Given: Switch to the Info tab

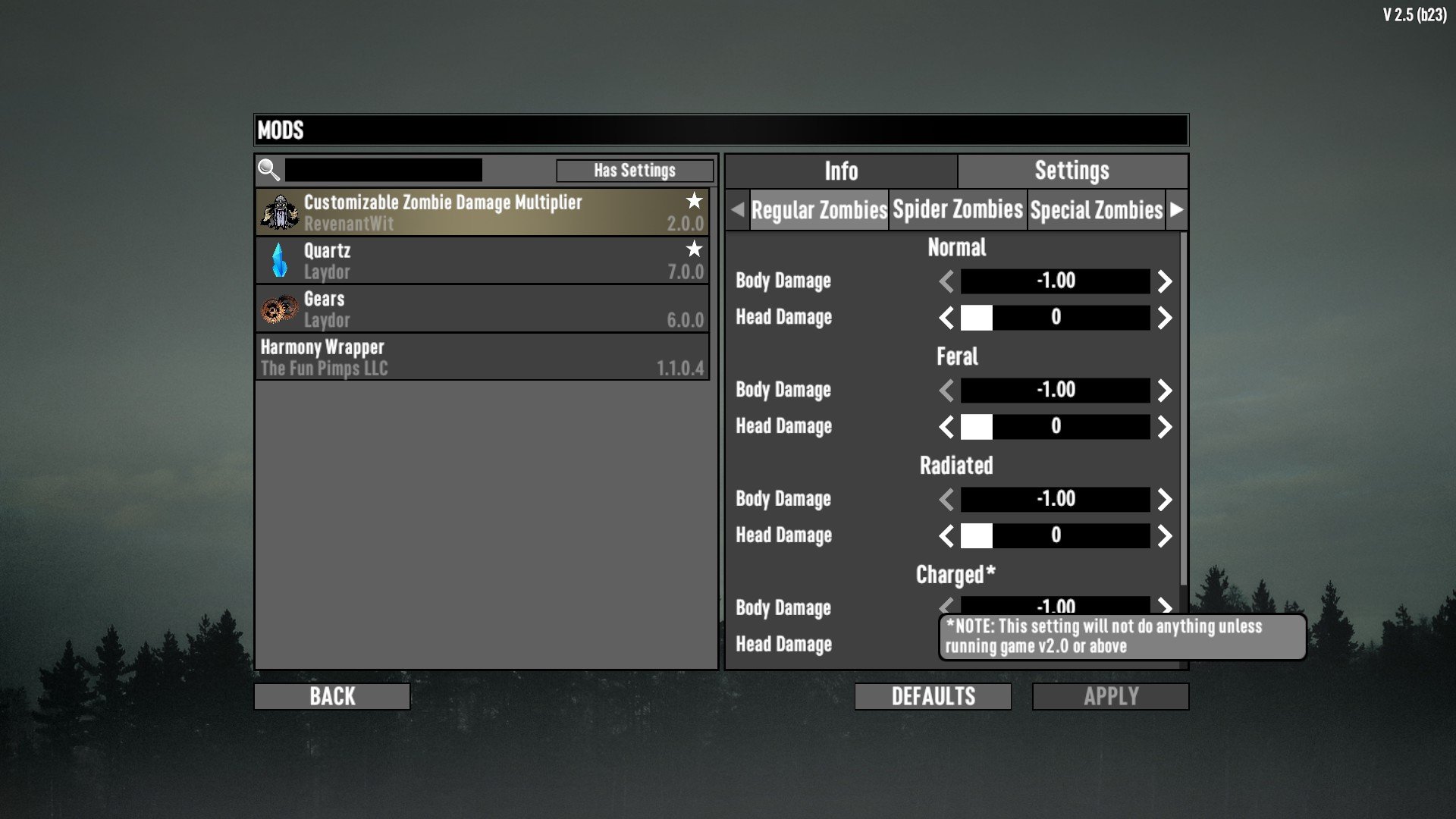Looking at the screenshot, I should coord(841,171).
